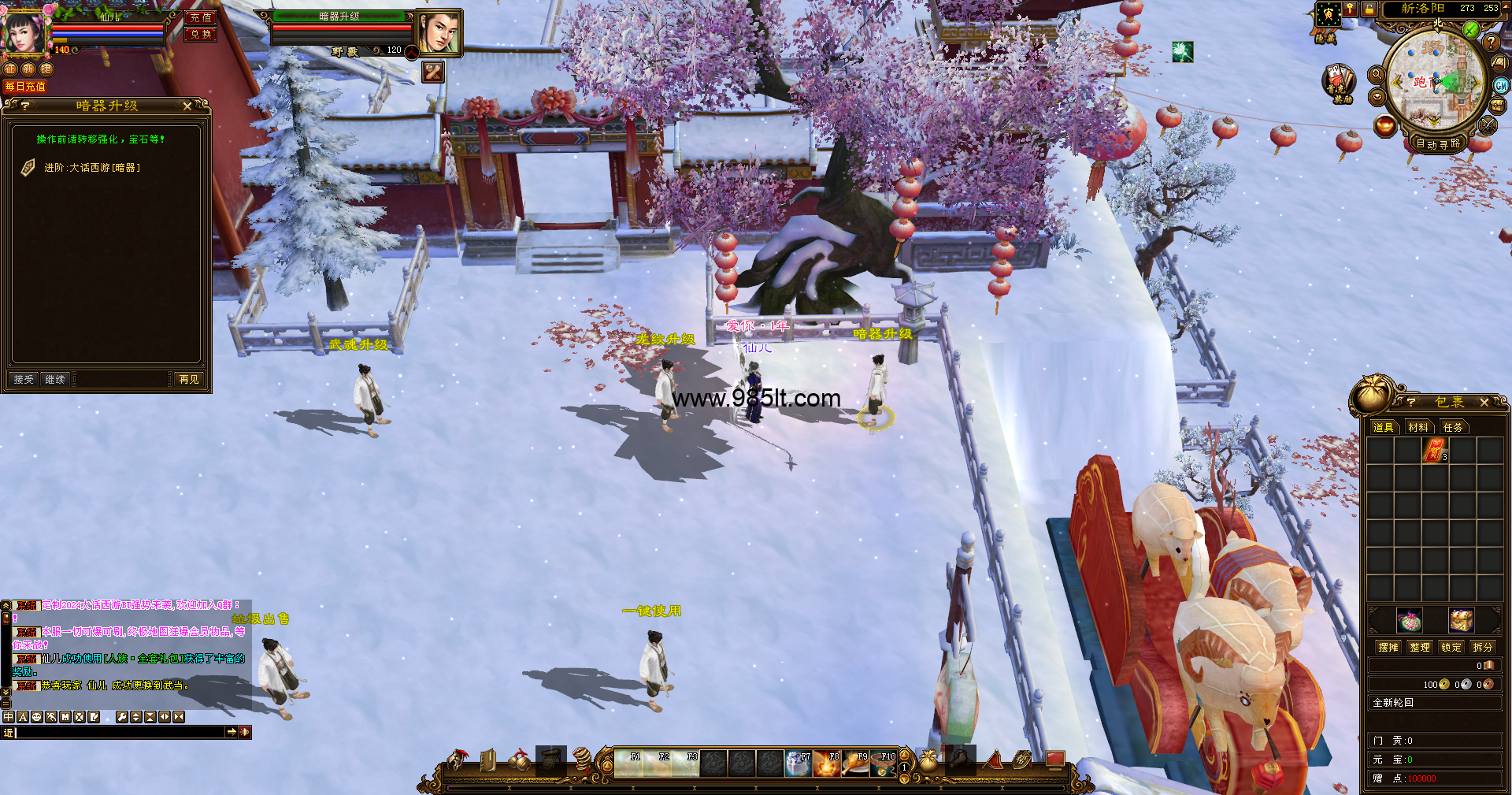Choose the 进阶:大话西游[暗器] option
1512x795 pixels.
pyautogui.click(x=92, y=168)
